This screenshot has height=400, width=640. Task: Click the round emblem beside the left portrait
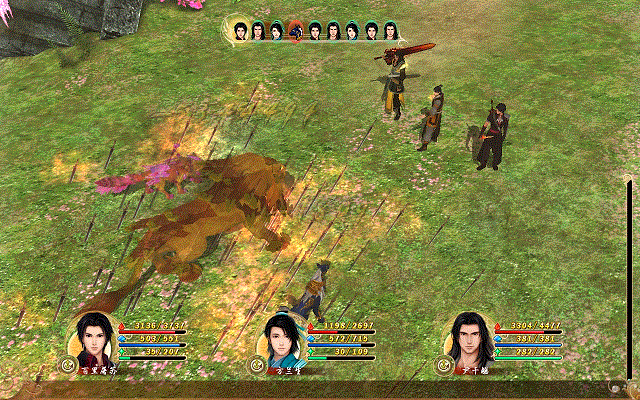point(69,366)
